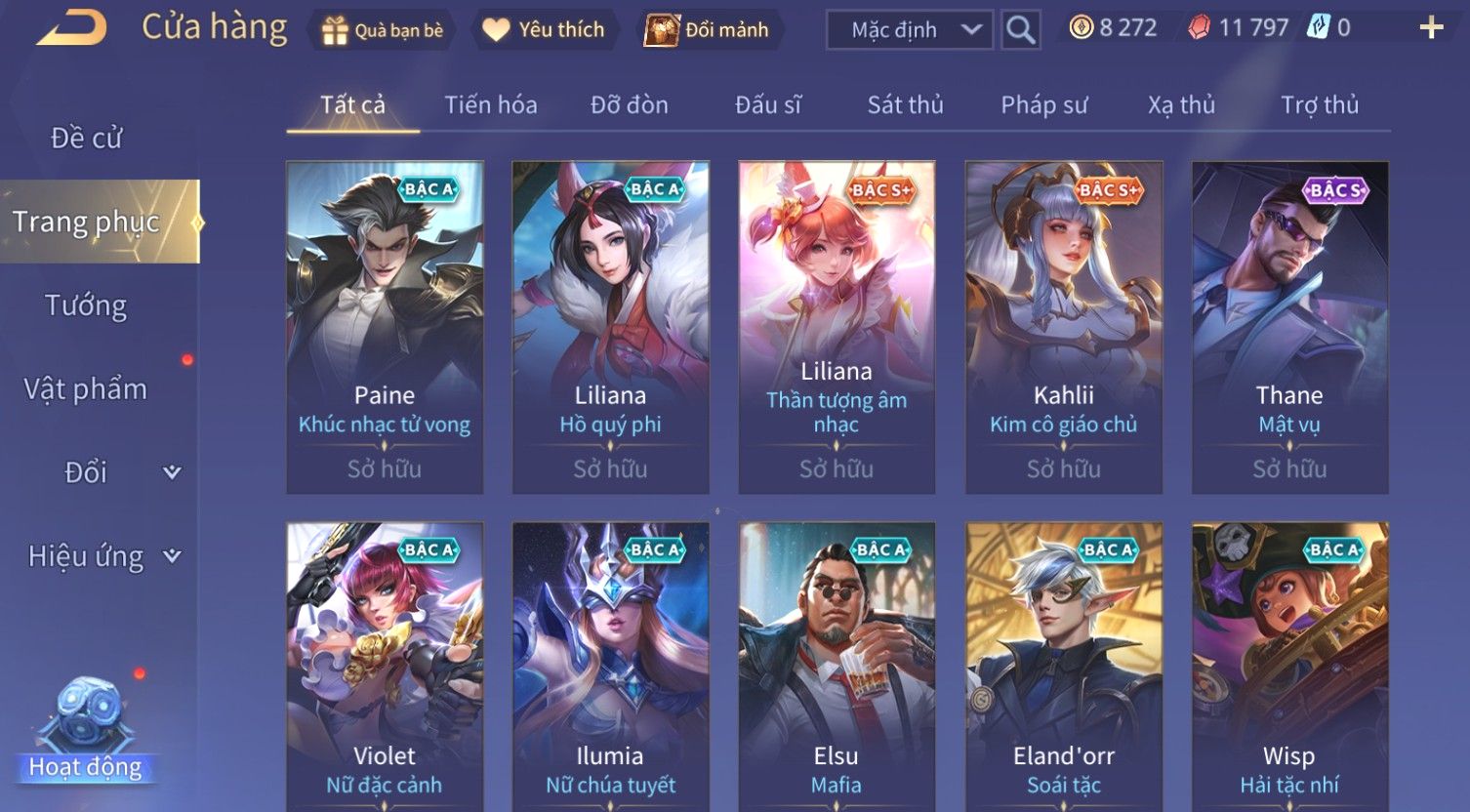The height and width of the screenshot is (812, 1470).
Task: Go to the Vật phẩm items section
Action: (86, 389)
